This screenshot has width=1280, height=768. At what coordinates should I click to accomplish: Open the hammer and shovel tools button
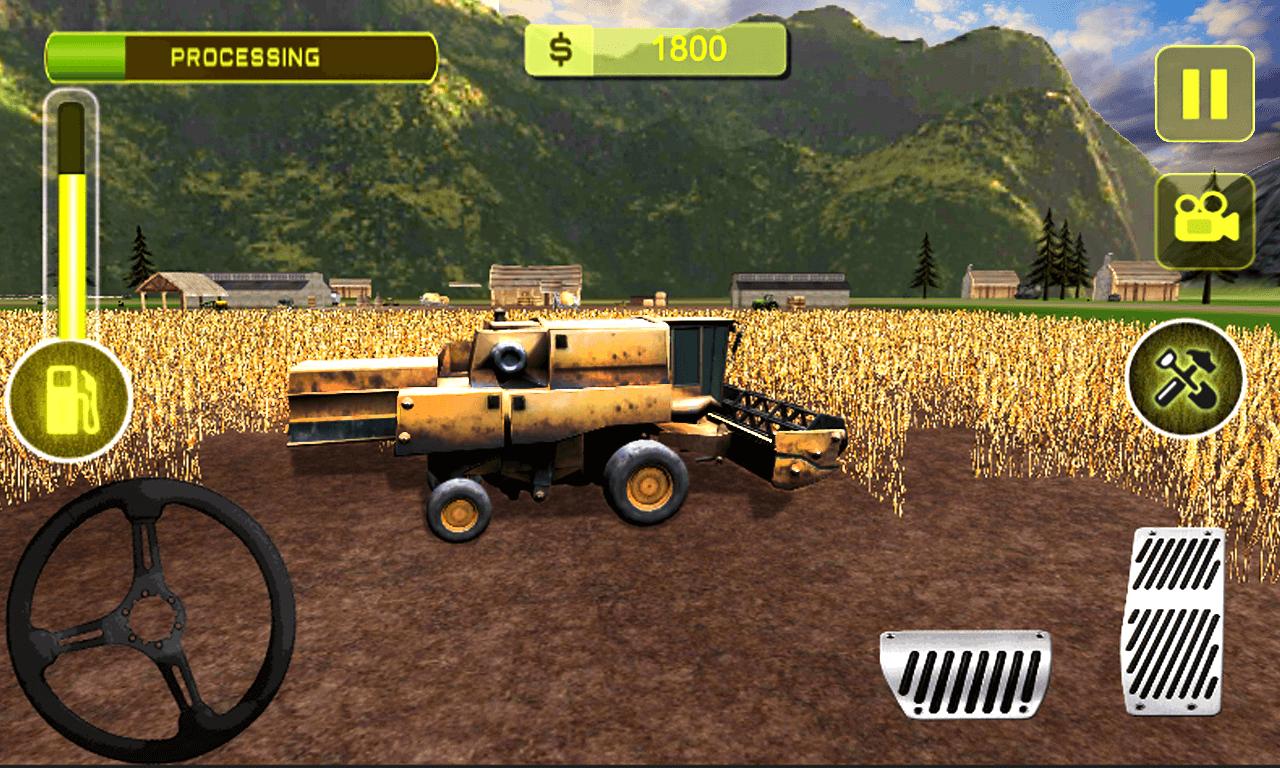tap(1185, 378)
